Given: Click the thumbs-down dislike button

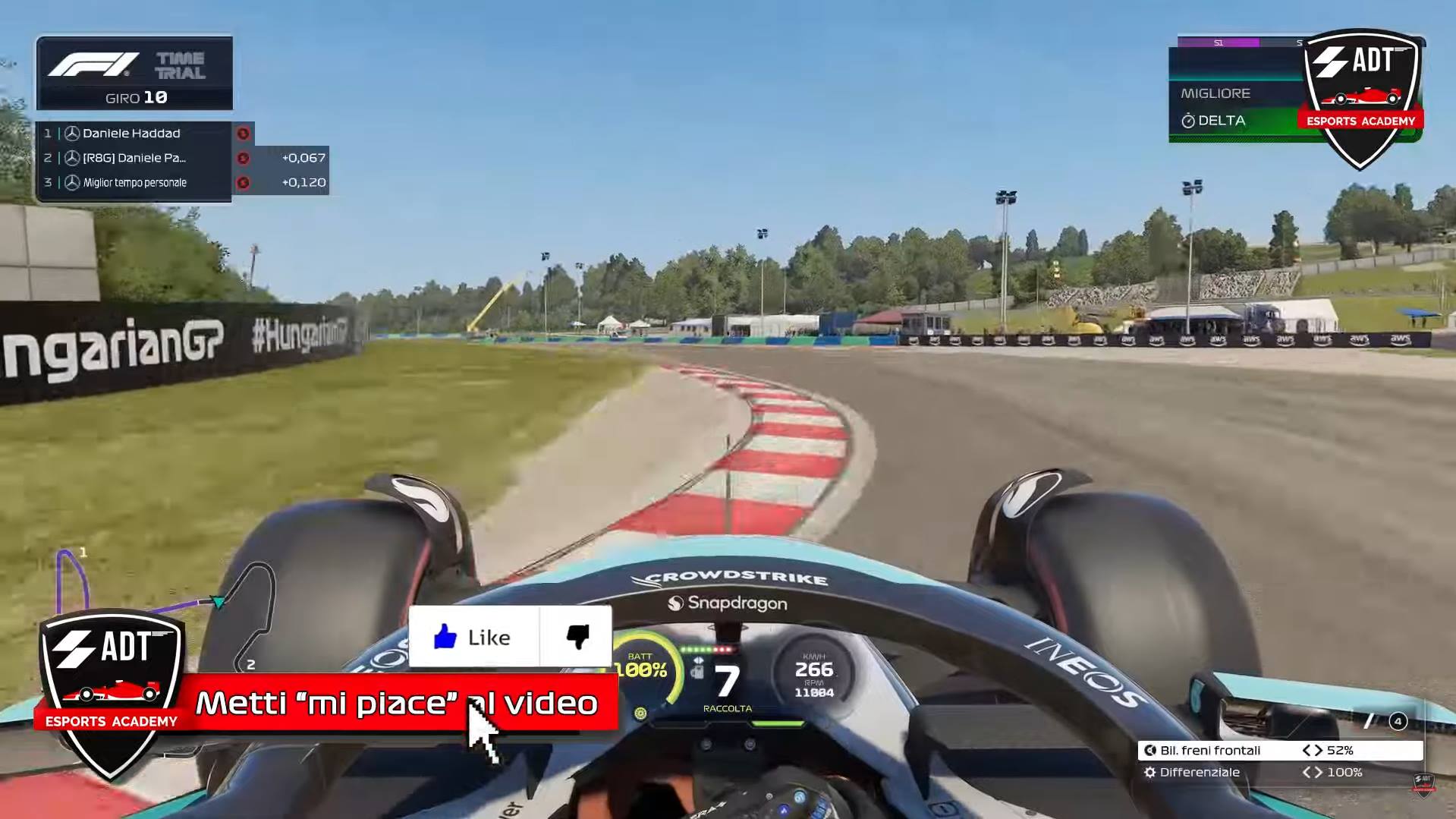Looking at the screenshot, I should click(577, 637).
